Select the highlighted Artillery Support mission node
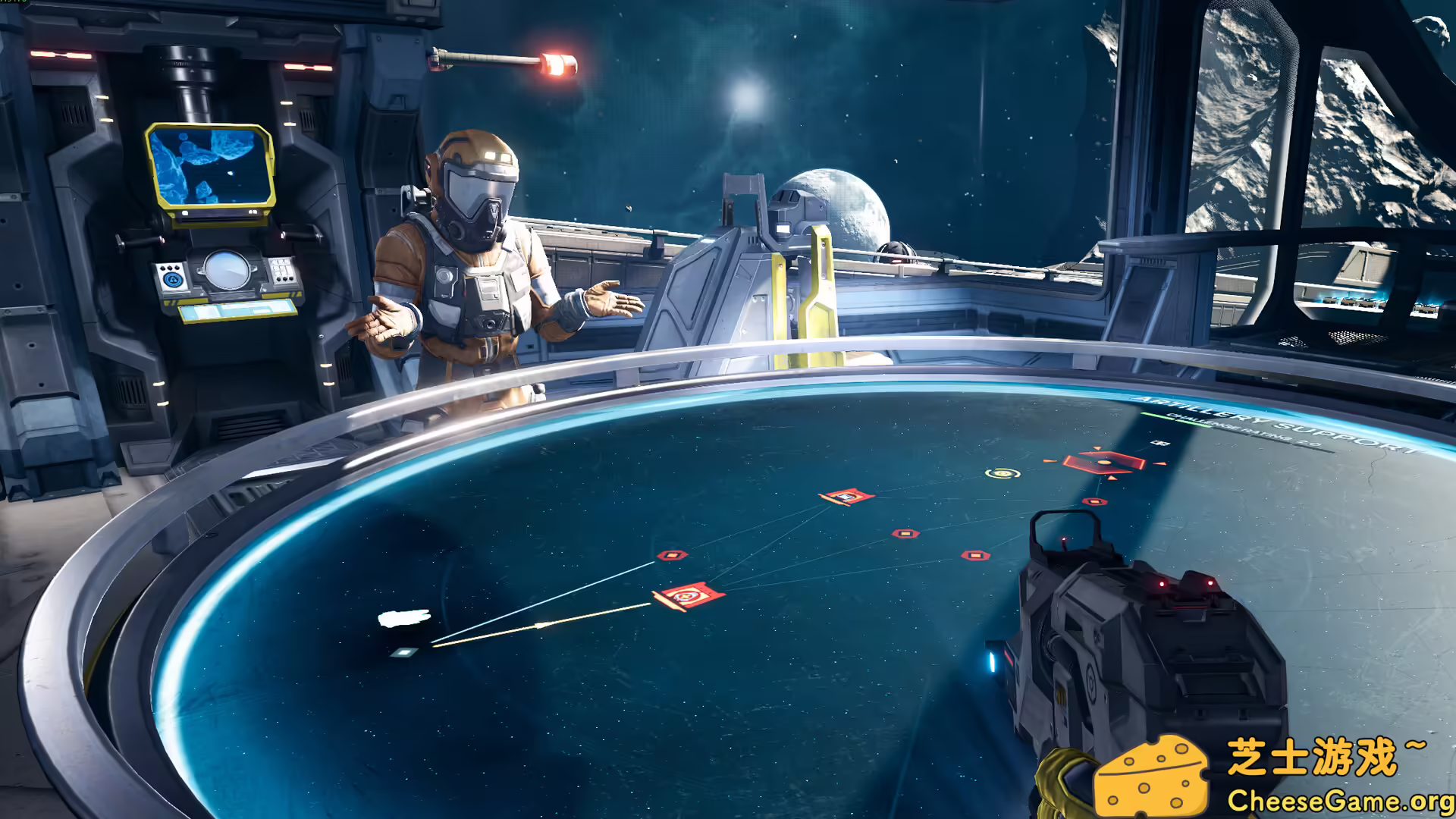Screen dimensions: 1456x819 coord(1103,462)
